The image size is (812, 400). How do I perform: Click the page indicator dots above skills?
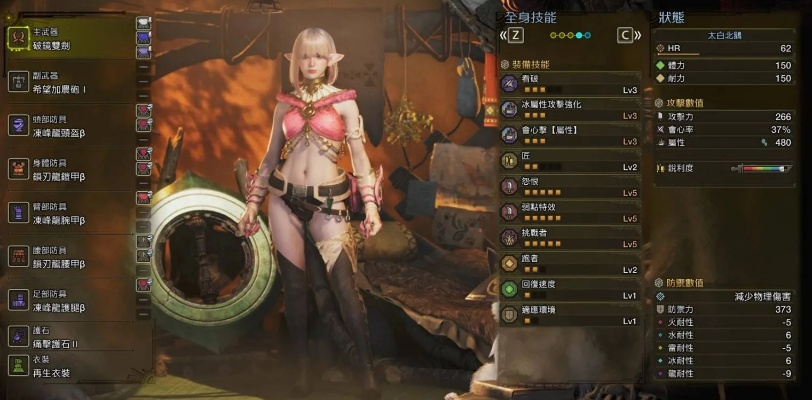pyautogui.click(x=570, y=35)
